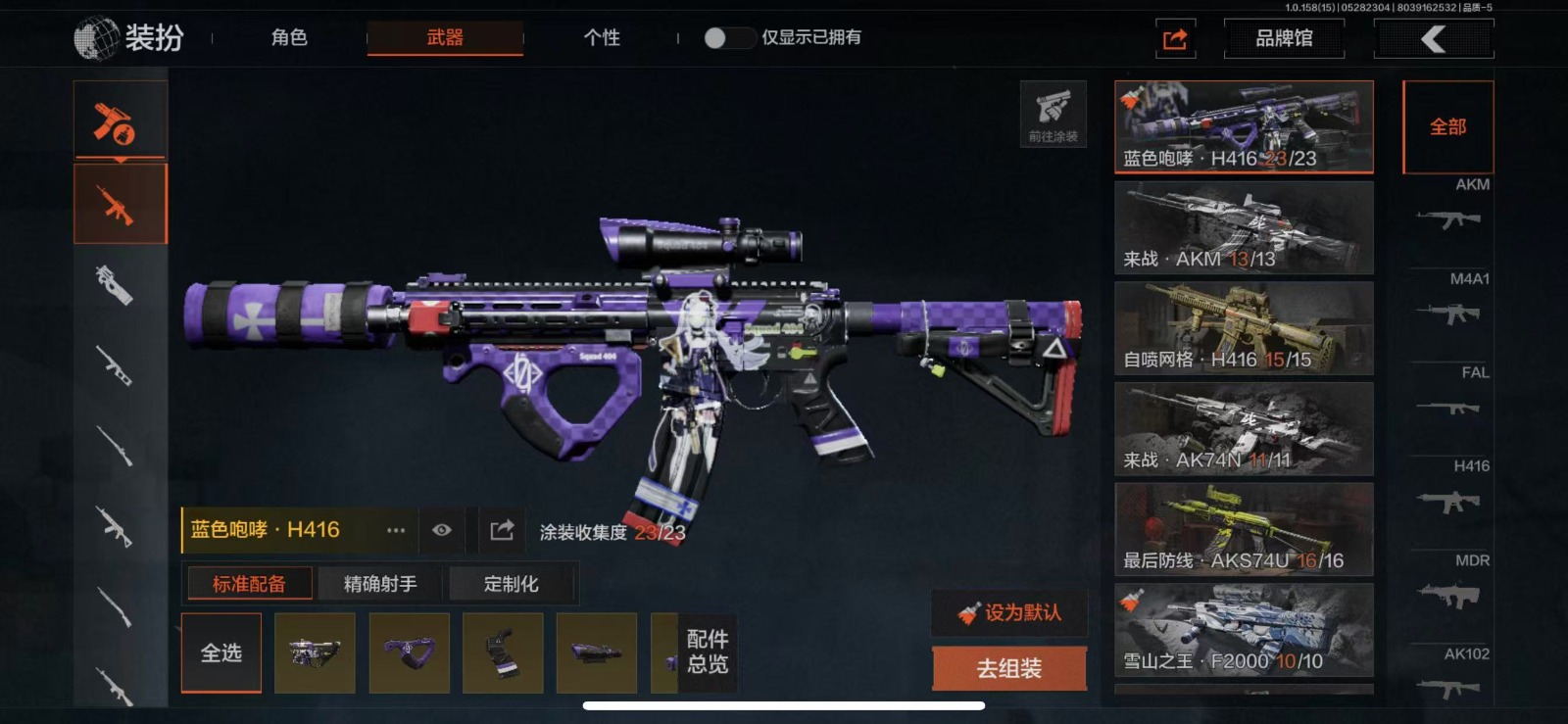
Task: Switch to the 角色 tab
Action: [x=289, y=38]
